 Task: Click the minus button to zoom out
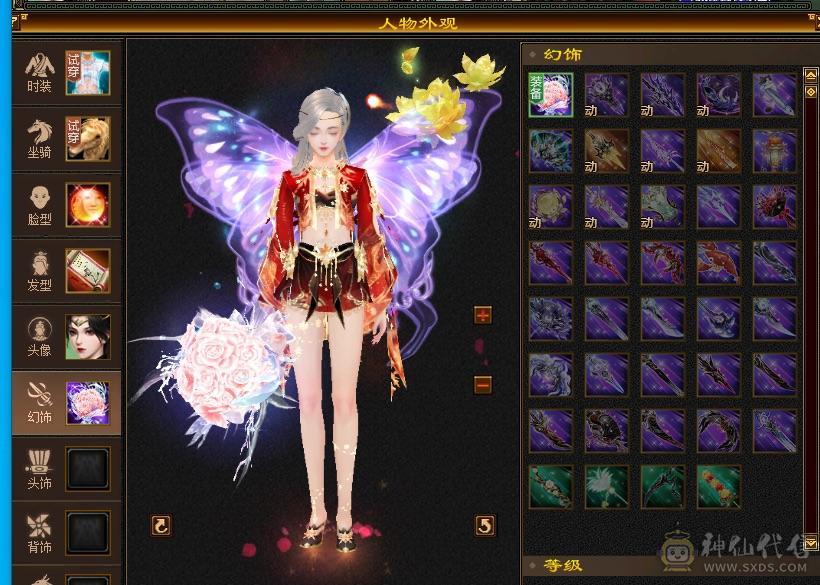[x=483, y=384]
